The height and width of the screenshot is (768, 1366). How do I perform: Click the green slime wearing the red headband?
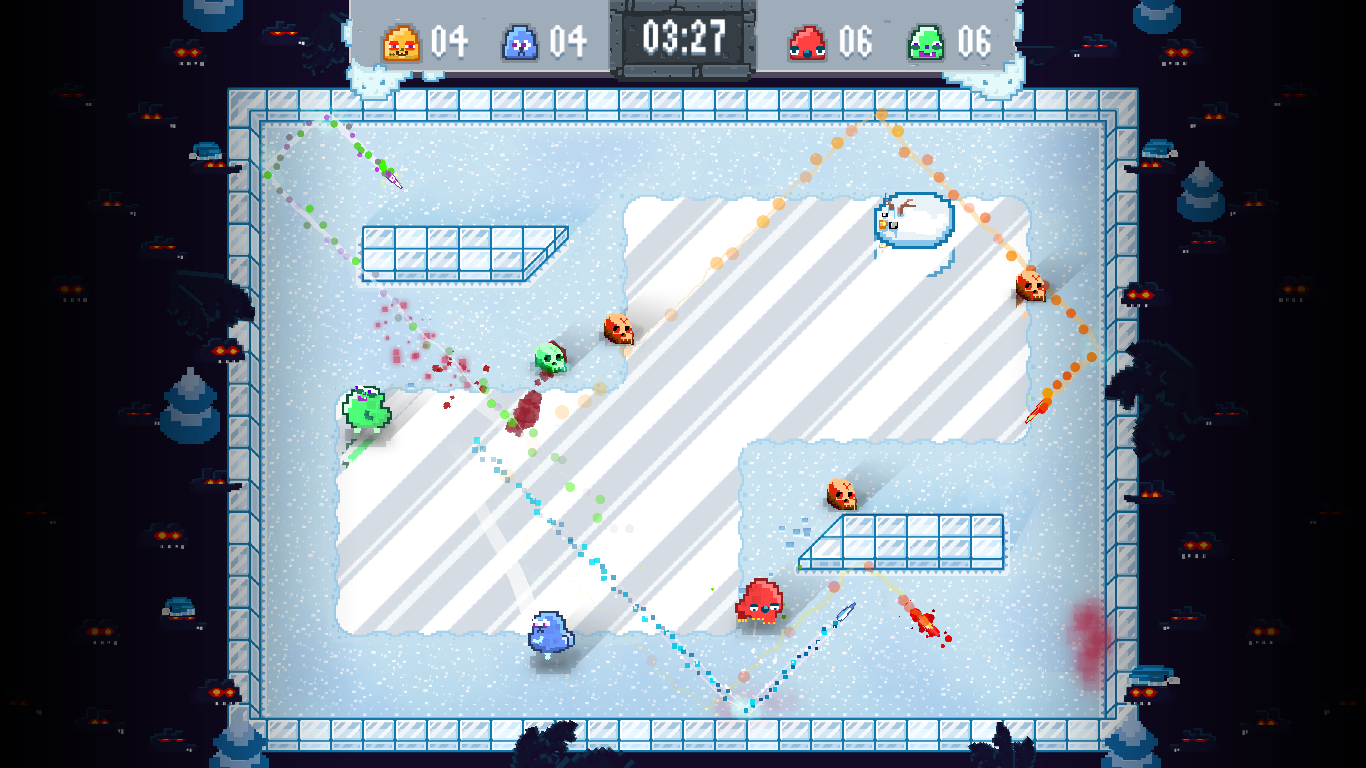tap(551, 359)
